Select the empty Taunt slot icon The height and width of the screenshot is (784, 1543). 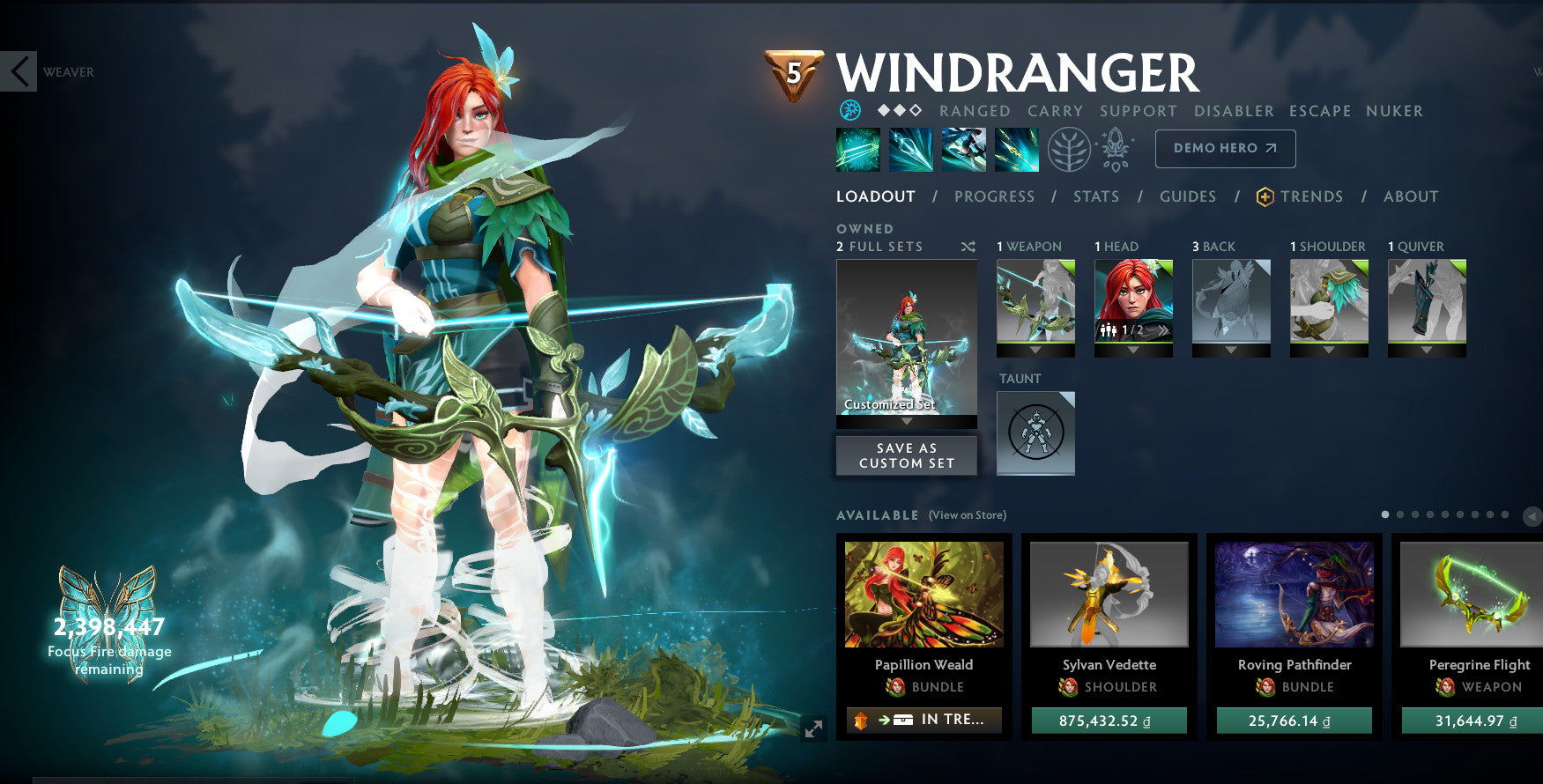pyautogui.click(x=1035, y=433)
